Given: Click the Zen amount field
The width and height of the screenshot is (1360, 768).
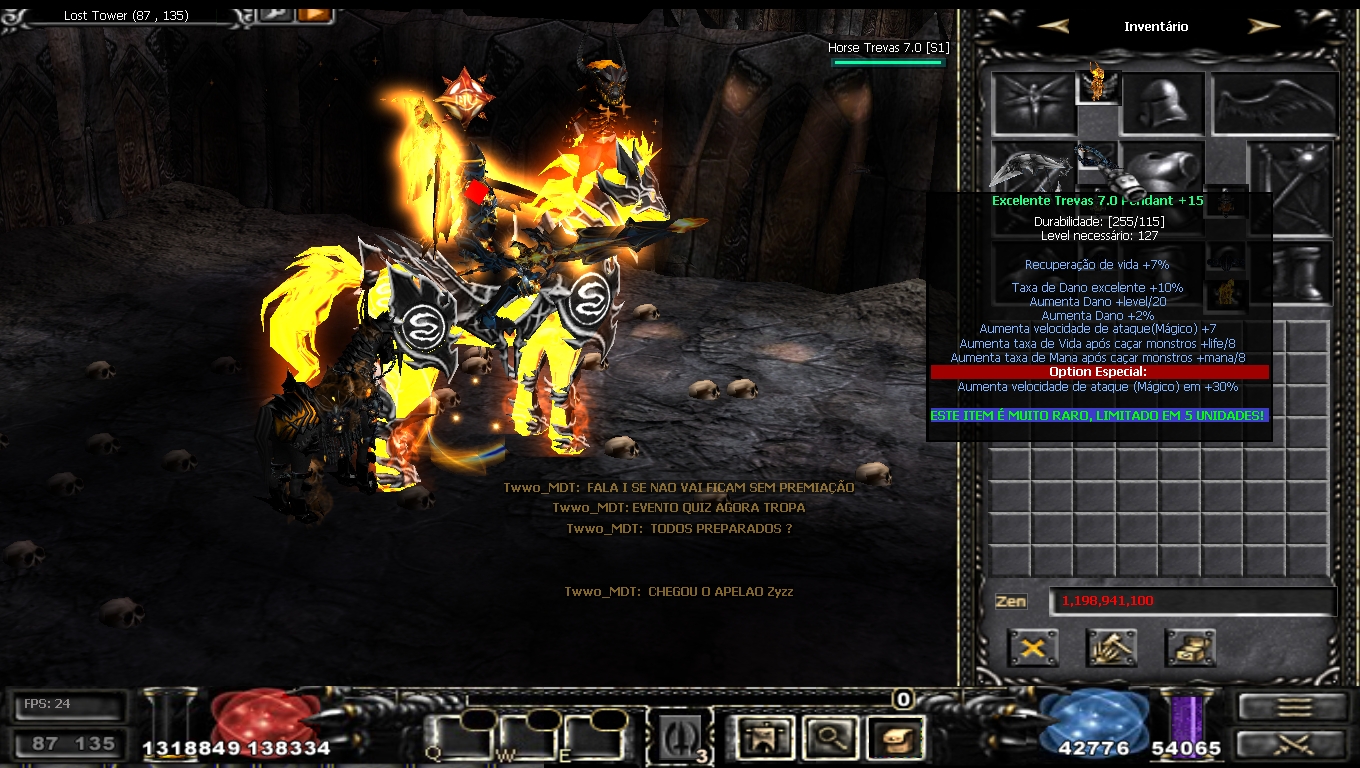Looking at the screenshot, I should 1192,601.
